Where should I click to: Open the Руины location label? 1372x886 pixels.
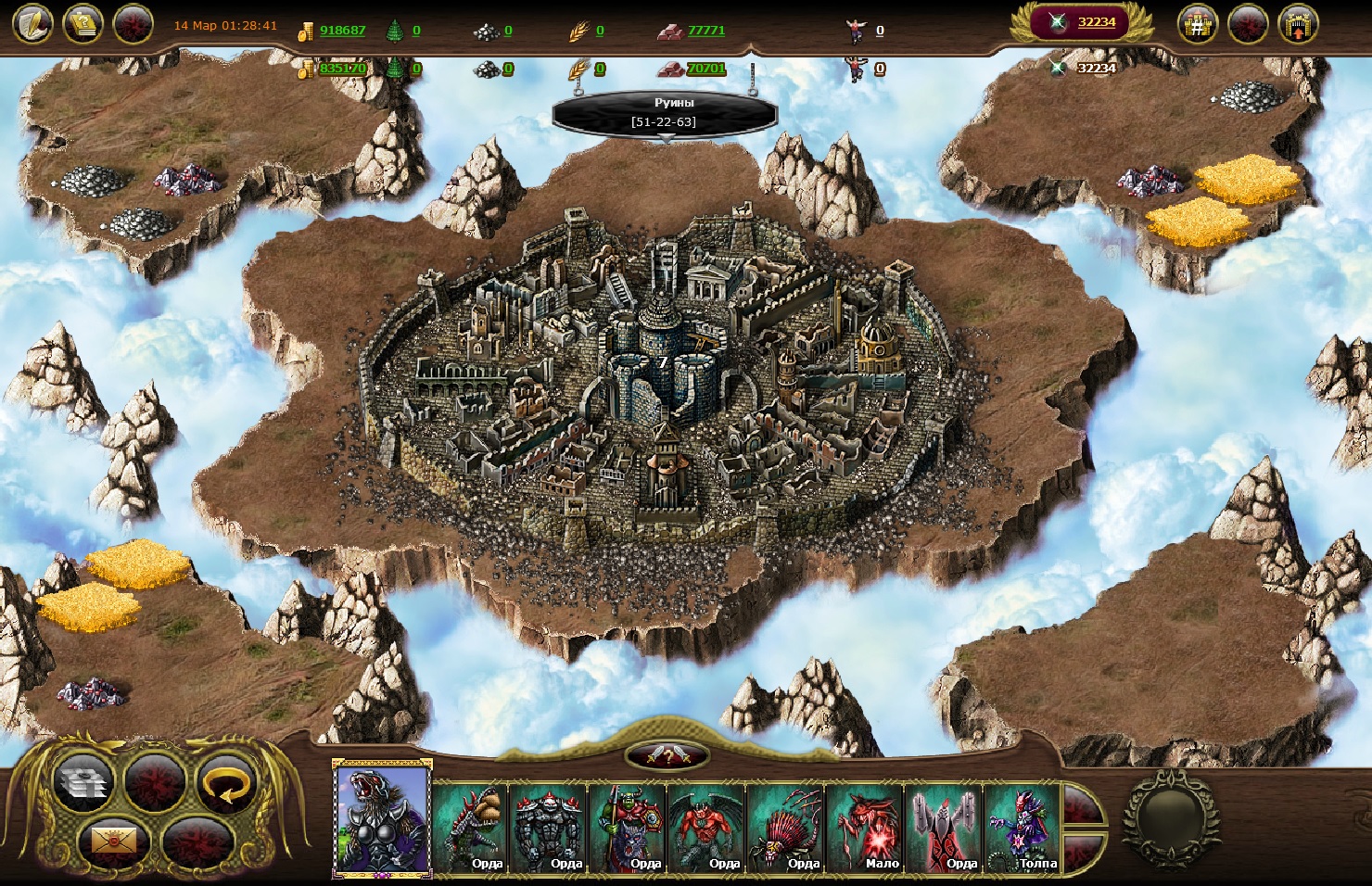click(x=664, y=112)
